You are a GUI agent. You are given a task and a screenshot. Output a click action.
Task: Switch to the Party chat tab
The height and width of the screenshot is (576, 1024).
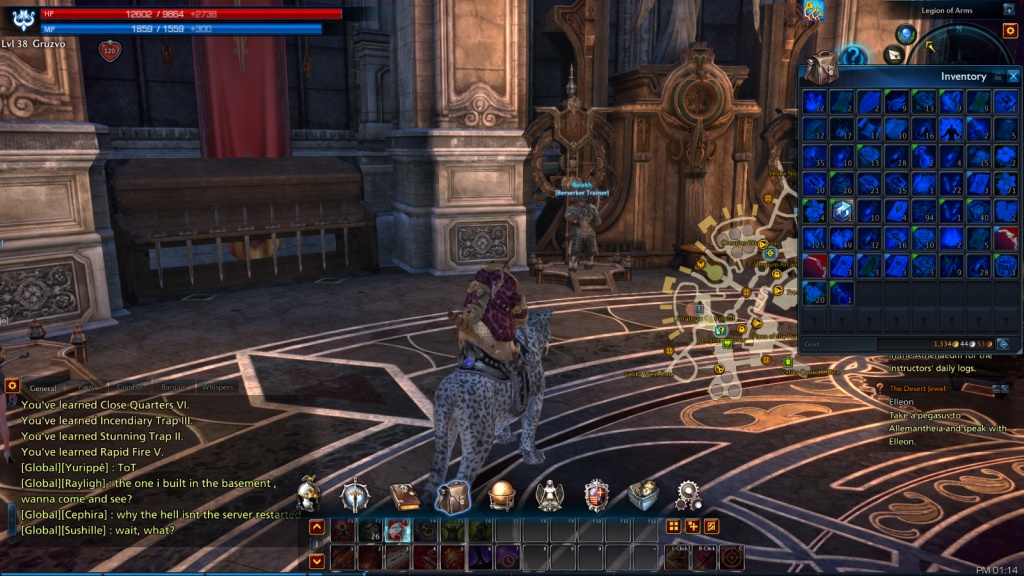coord(90,387)
